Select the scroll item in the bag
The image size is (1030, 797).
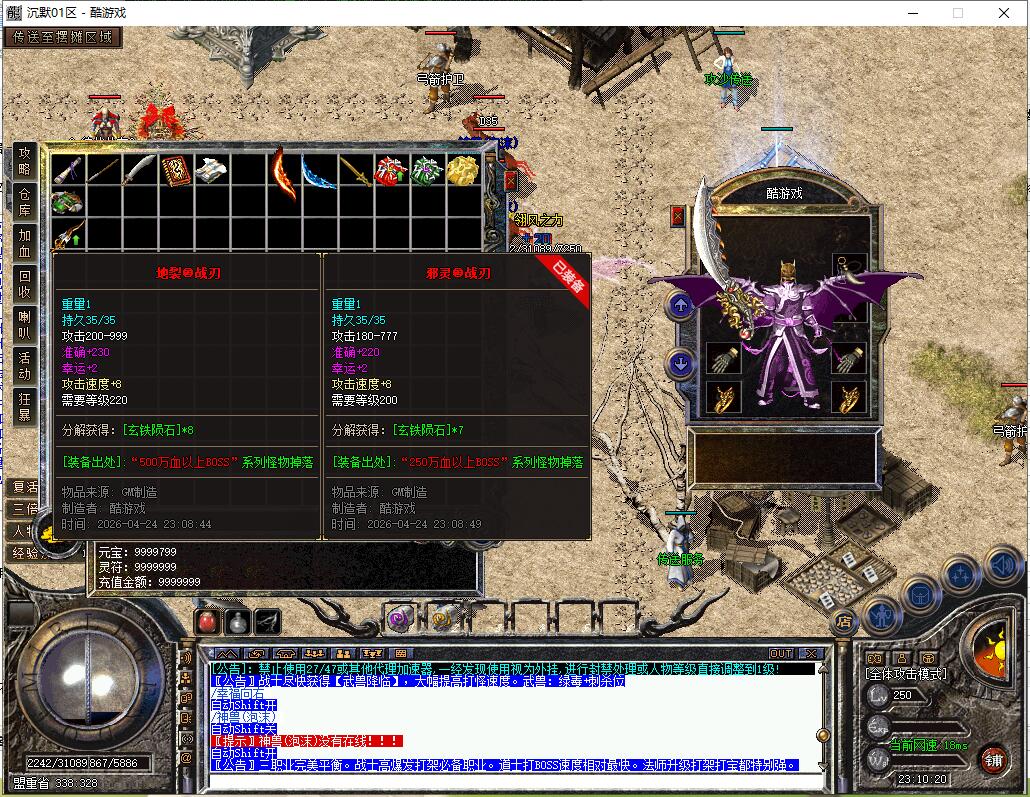pyautogui.click(x=212, y=170)
